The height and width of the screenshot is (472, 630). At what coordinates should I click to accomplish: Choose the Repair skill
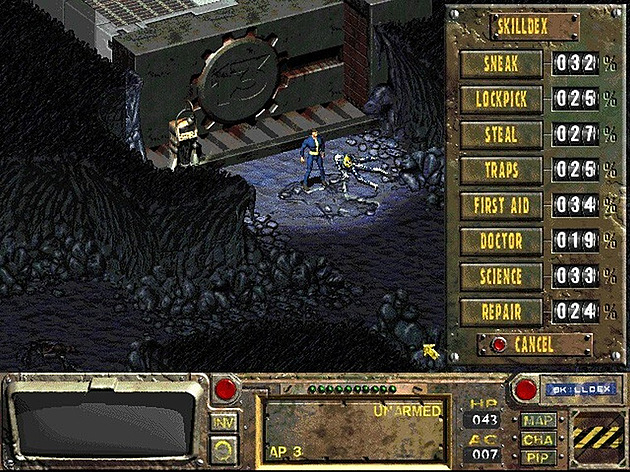click(501, 310)
